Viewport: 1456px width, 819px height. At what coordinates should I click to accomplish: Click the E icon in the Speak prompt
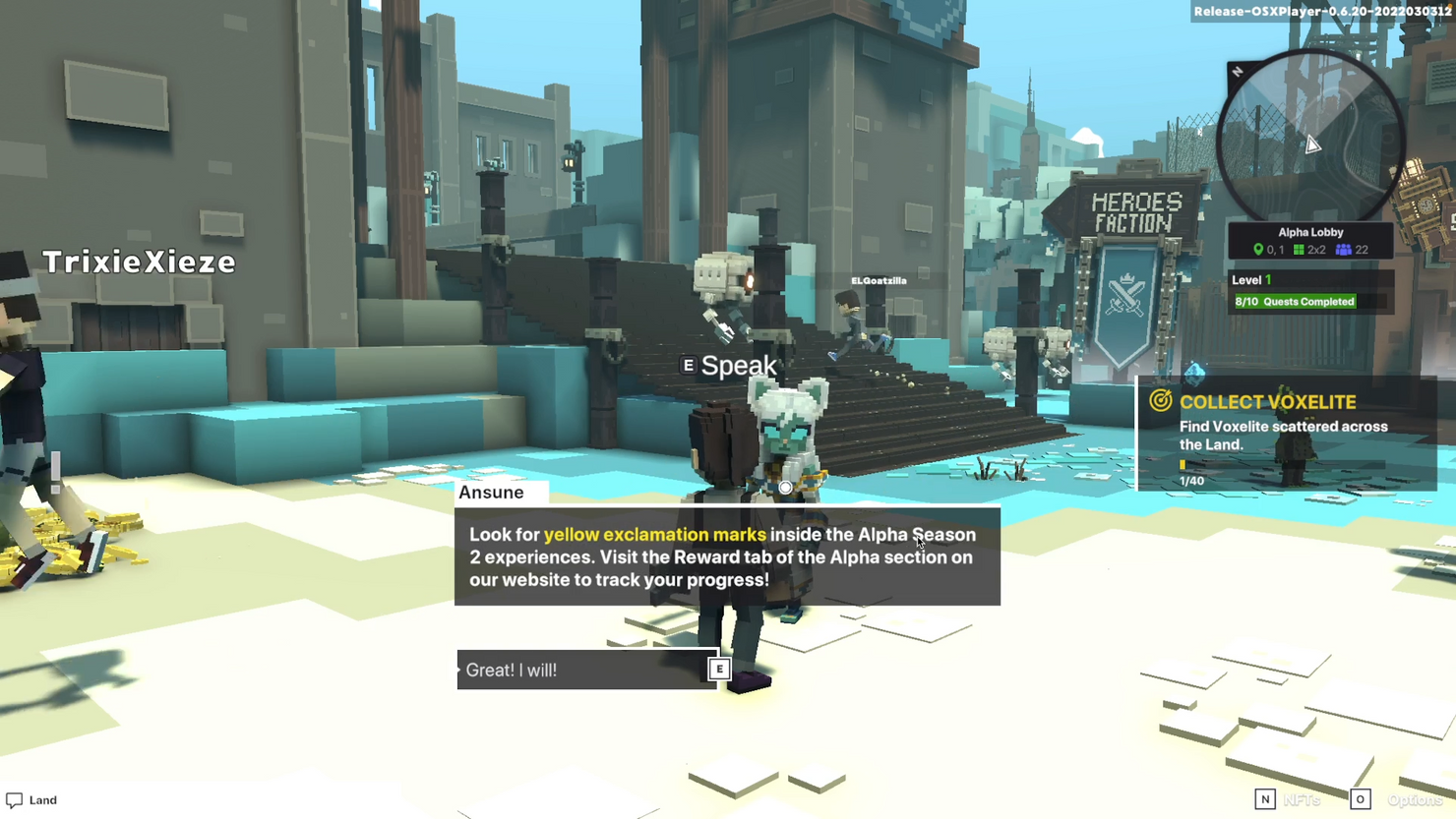click(687, 364)
